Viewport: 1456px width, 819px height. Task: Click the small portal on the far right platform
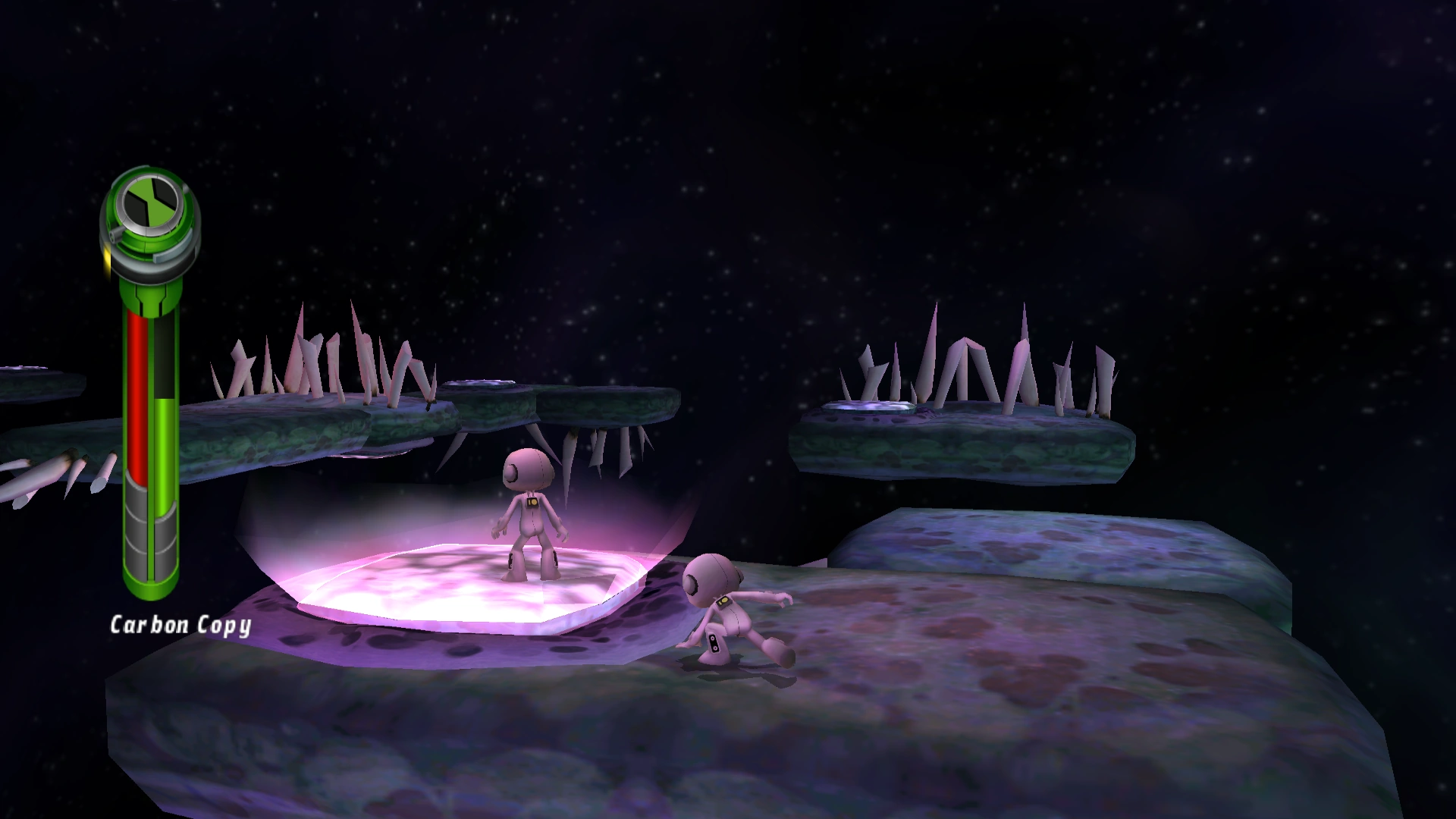(x=868, y=407)
